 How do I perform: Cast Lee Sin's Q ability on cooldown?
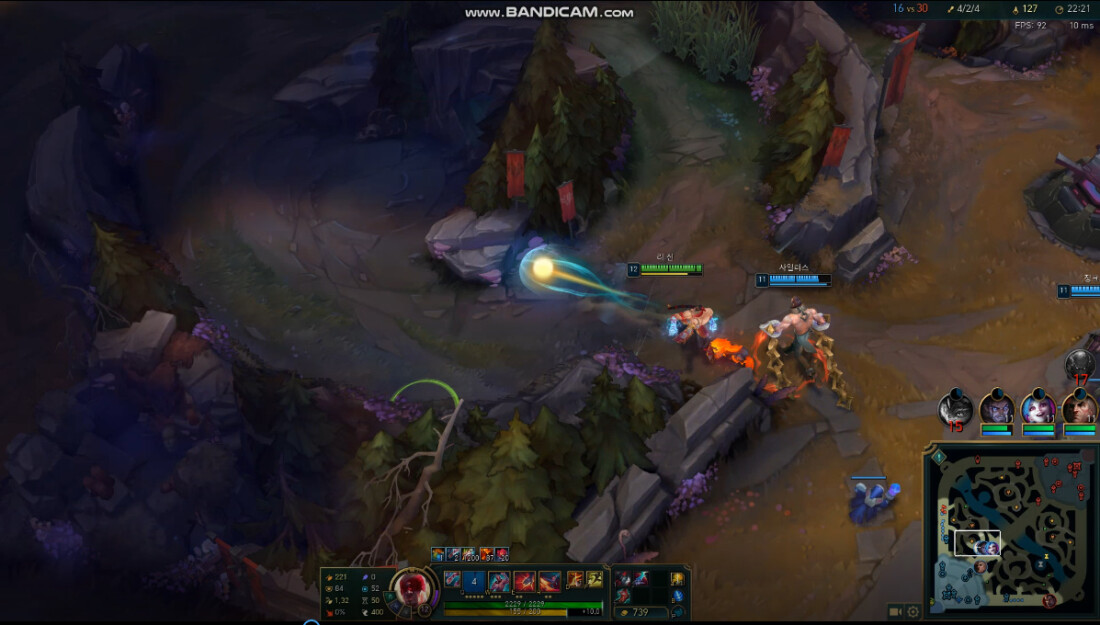tap(475, 580)
